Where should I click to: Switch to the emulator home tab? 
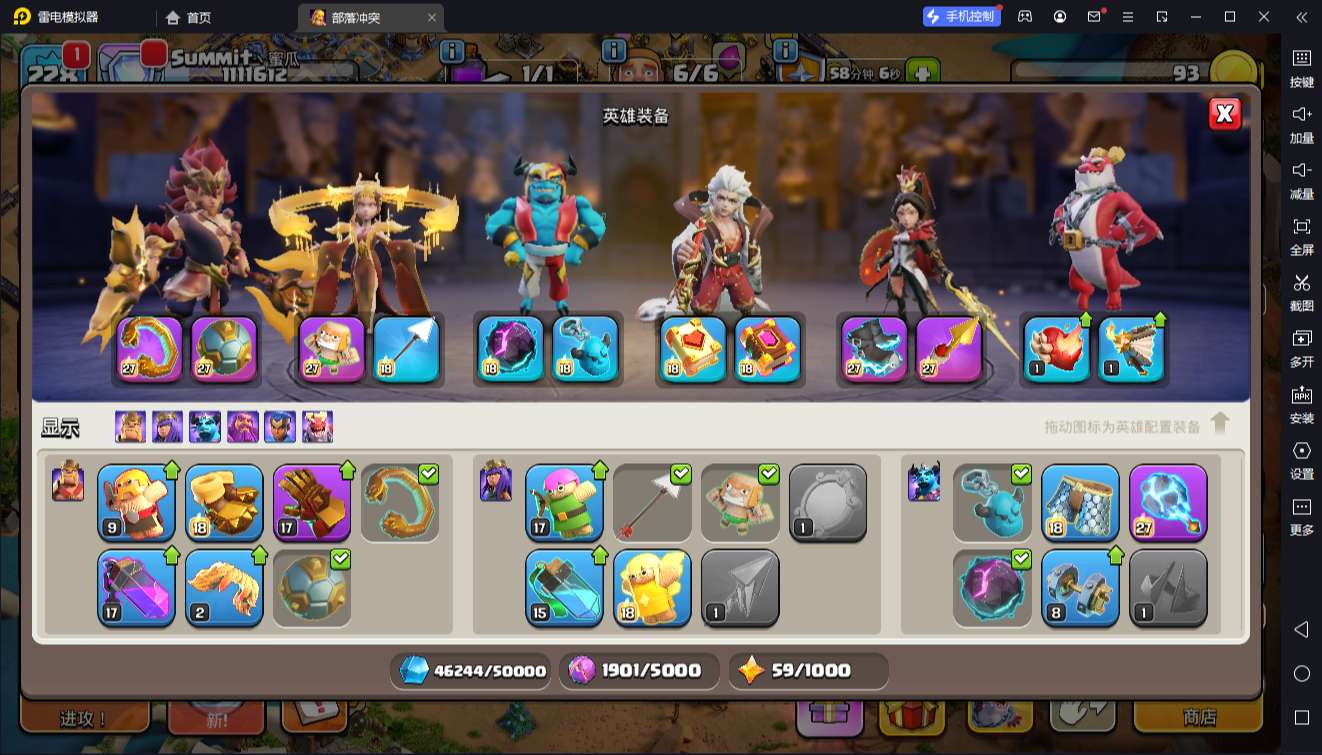189,17
